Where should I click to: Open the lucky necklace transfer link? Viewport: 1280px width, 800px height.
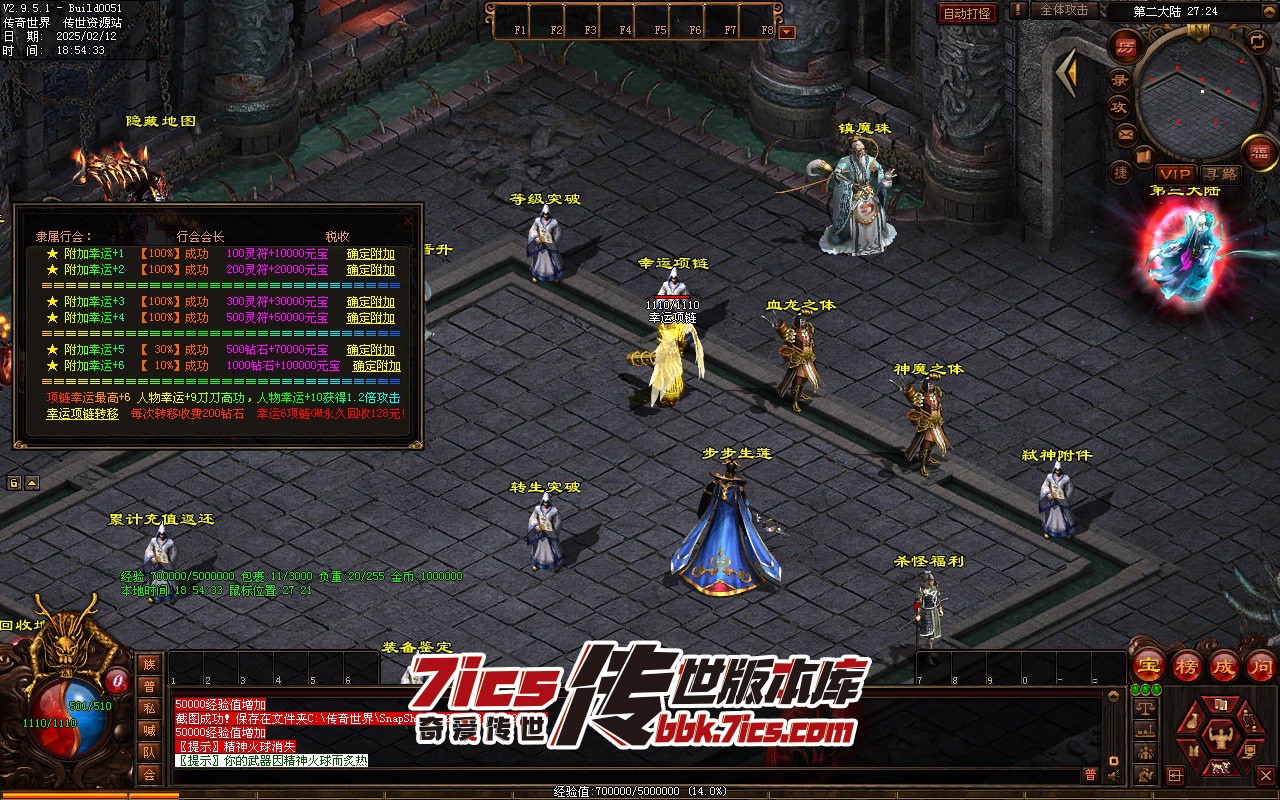tap(82, 414)
